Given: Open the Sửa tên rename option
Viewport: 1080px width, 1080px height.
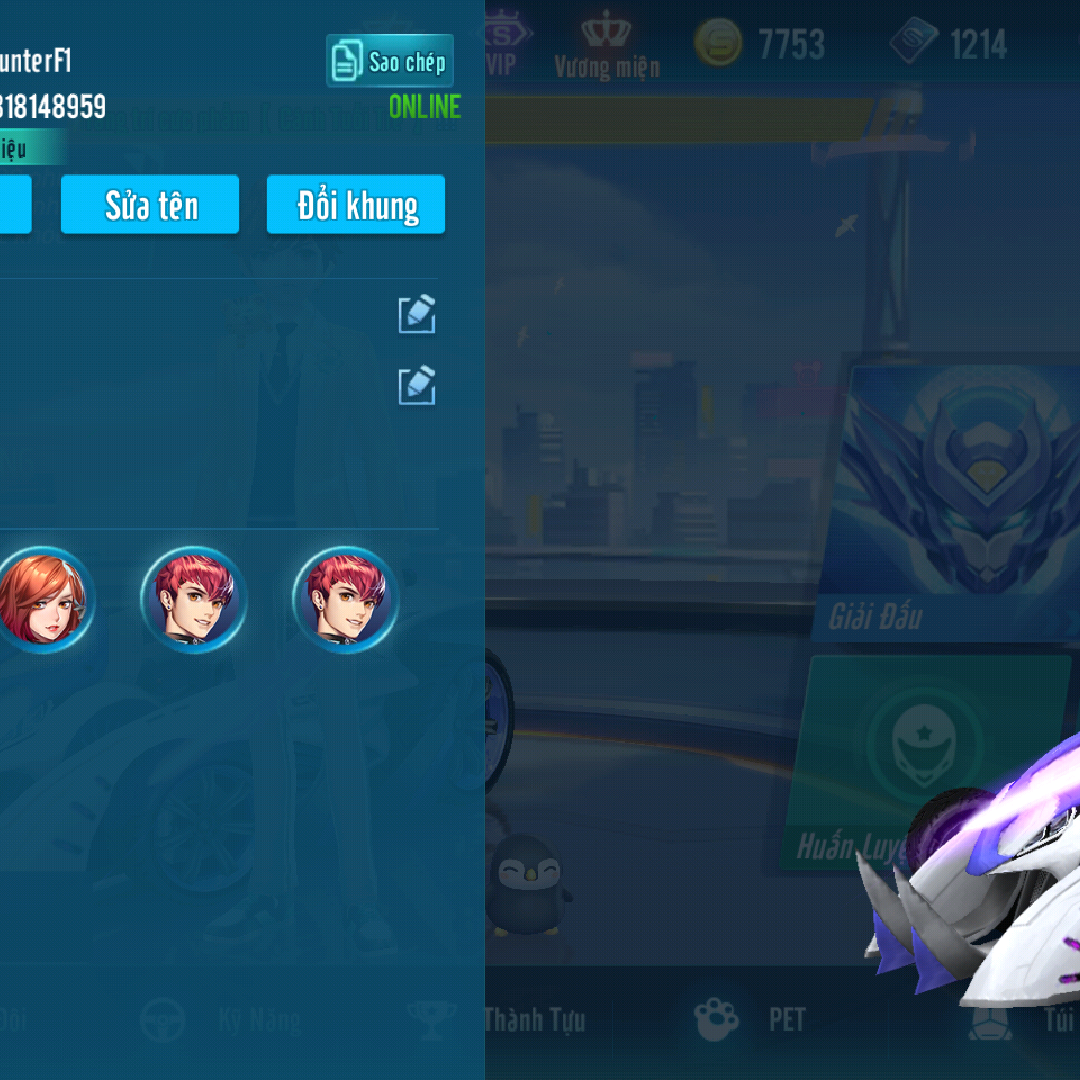Looking at the screenshot, I should [x=150, y=205].
